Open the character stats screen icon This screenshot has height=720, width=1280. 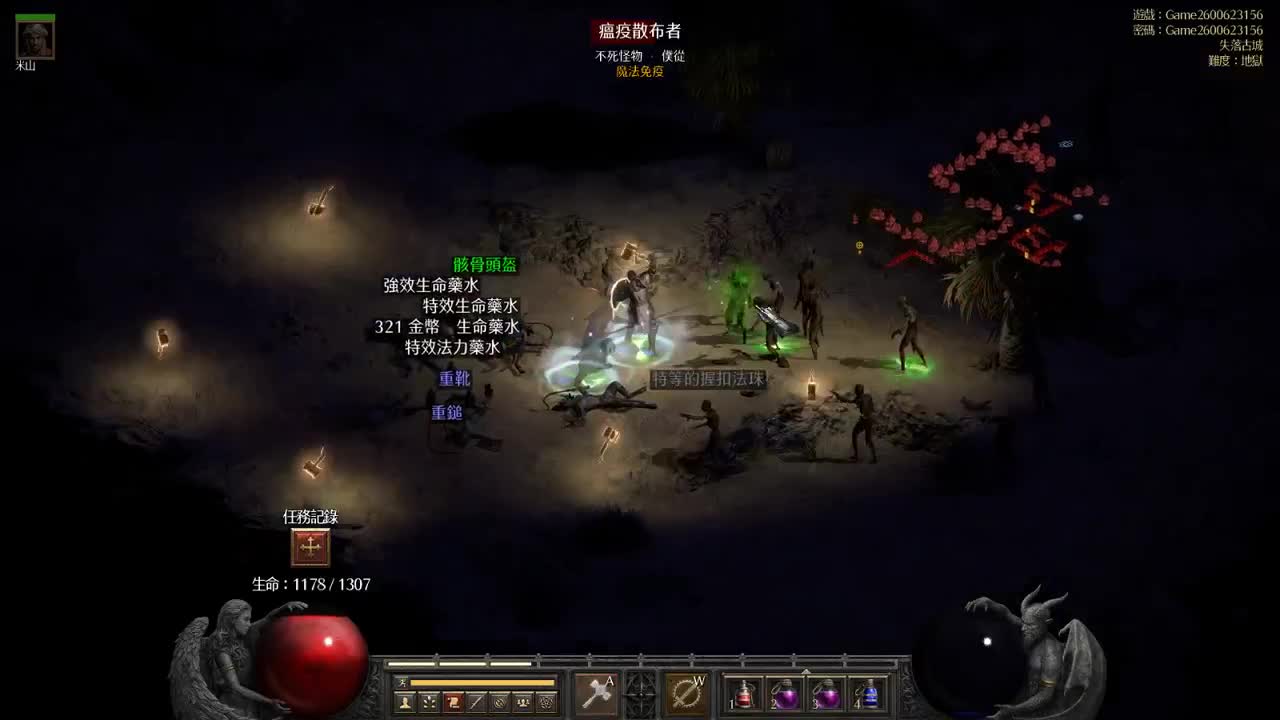pos(404,700)
